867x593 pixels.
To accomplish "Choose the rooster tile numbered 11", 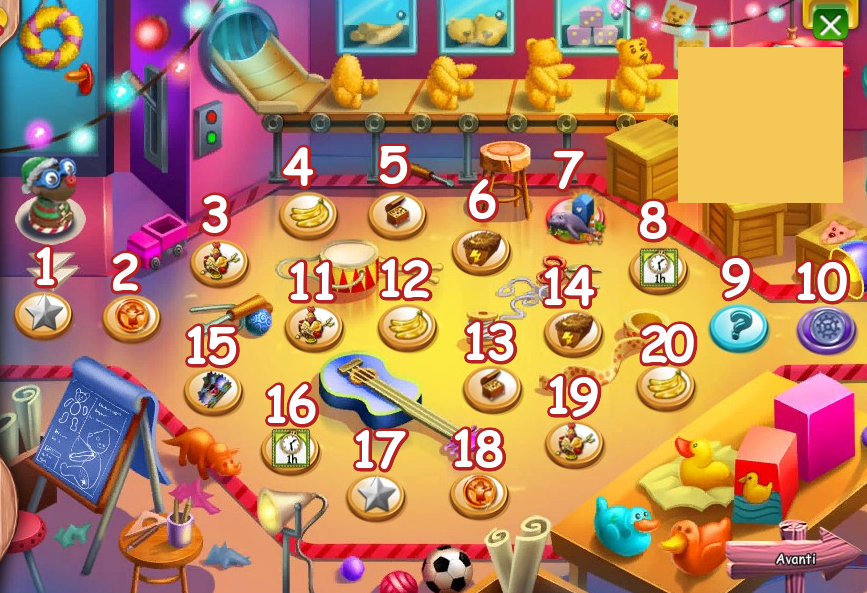I will (314, 326).
